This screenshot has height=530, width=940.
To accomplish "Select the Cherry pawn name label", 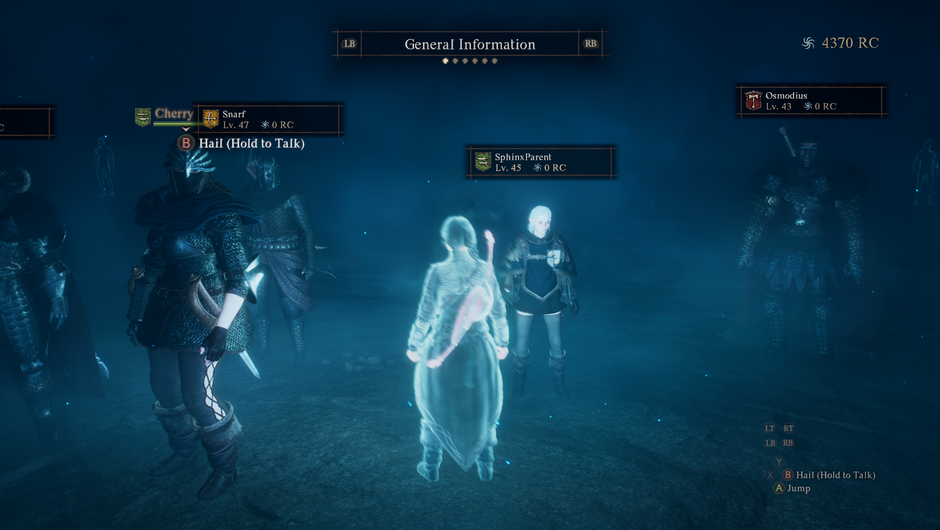I will point(173,114).
